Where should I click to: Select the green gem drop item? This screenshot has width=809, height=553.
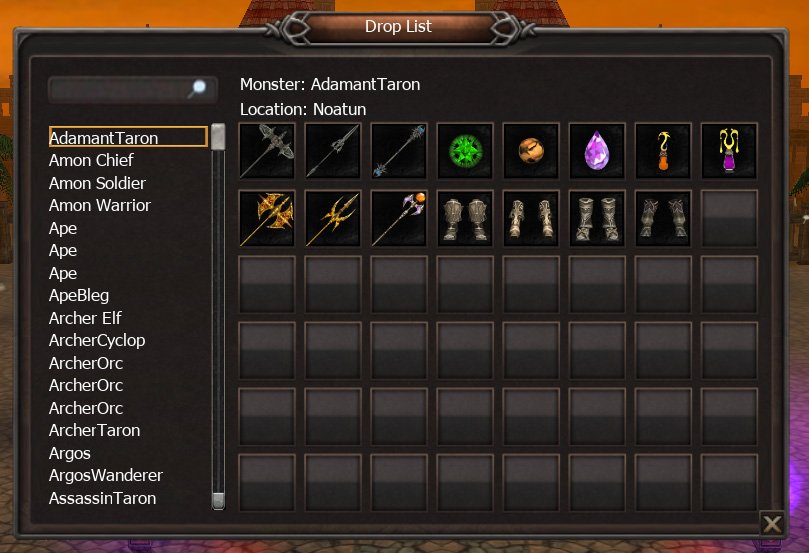(x=465, y=151)
